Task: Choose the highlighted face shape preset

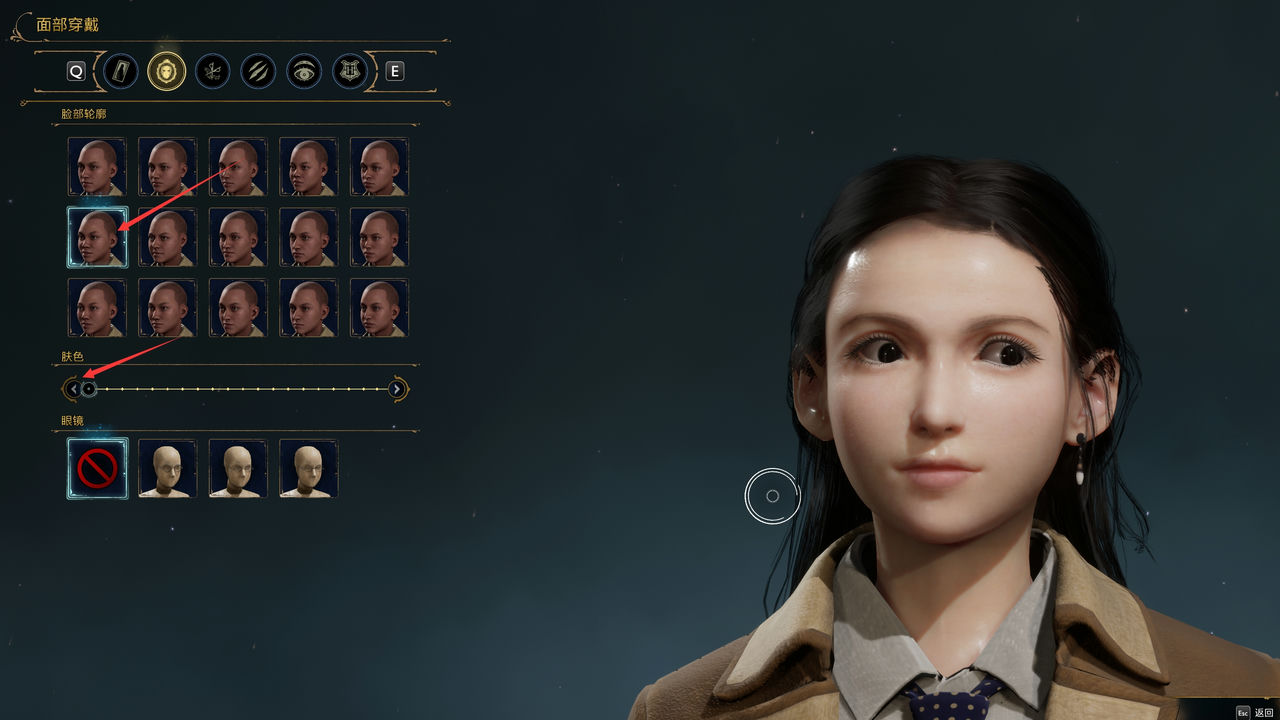Action: click(x=97, y=237)
